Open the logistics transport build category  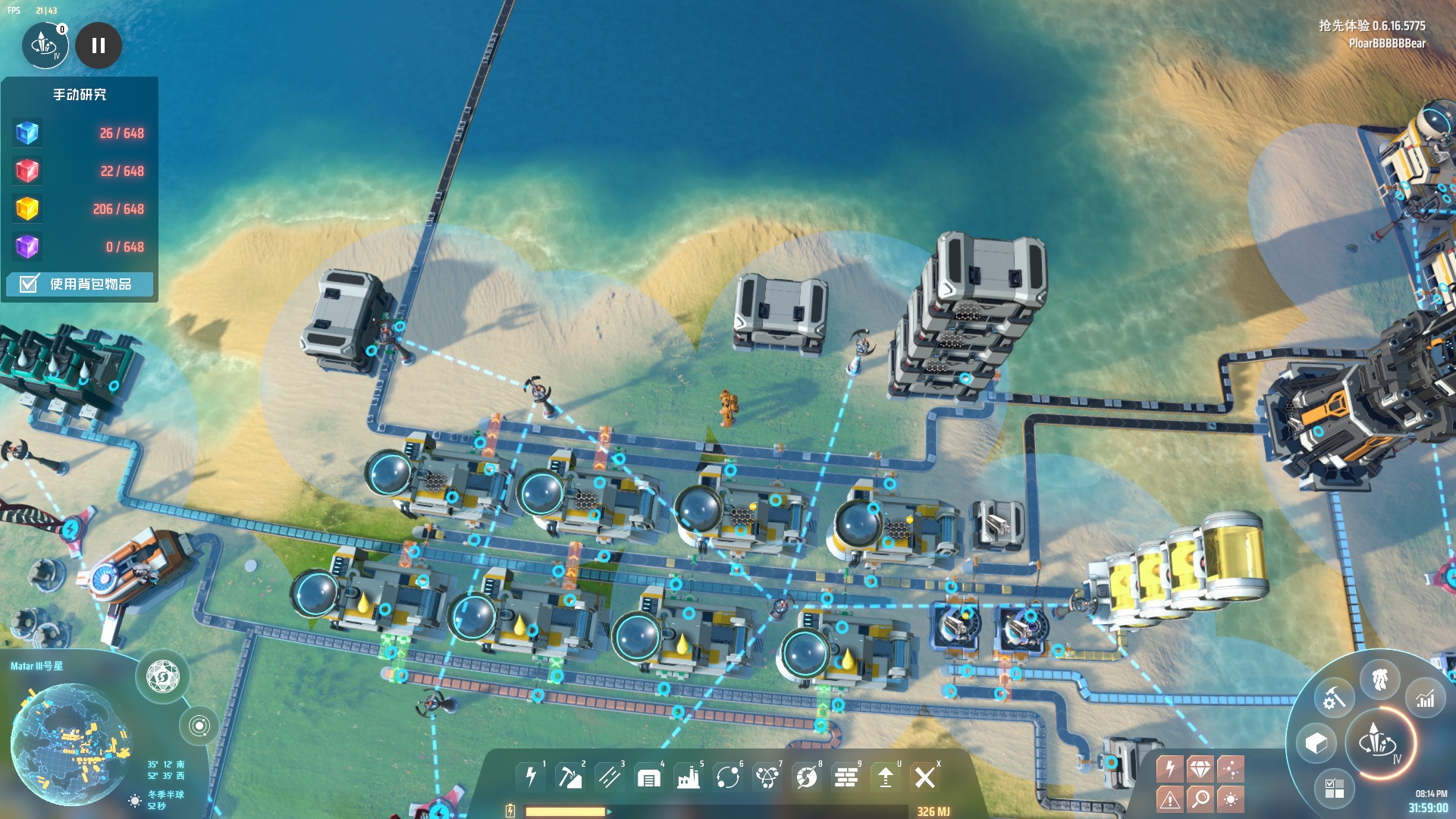(728, 777)
